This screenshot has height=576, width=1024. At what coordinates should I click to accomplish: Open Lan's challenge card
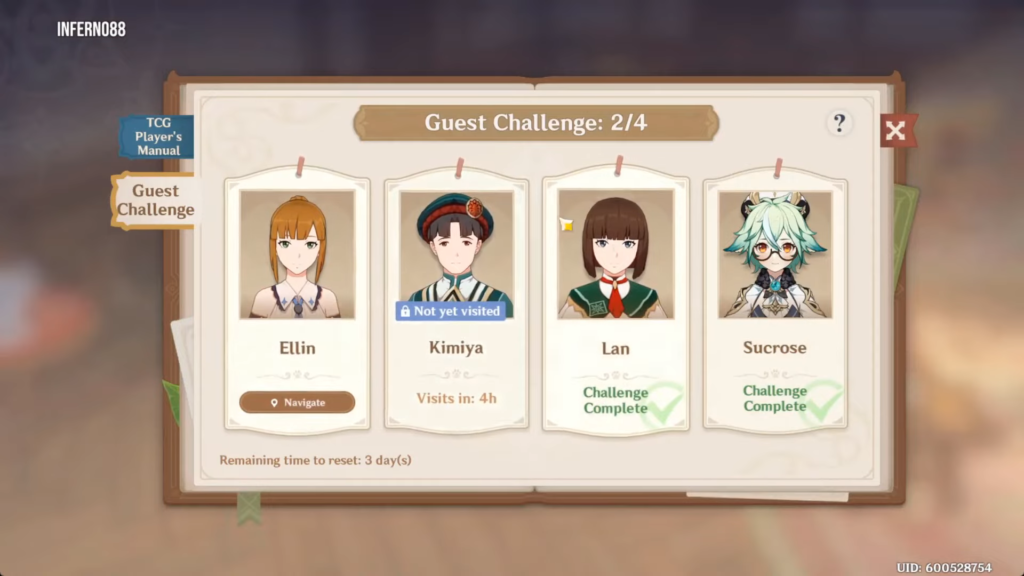click(x=615, y=300)
